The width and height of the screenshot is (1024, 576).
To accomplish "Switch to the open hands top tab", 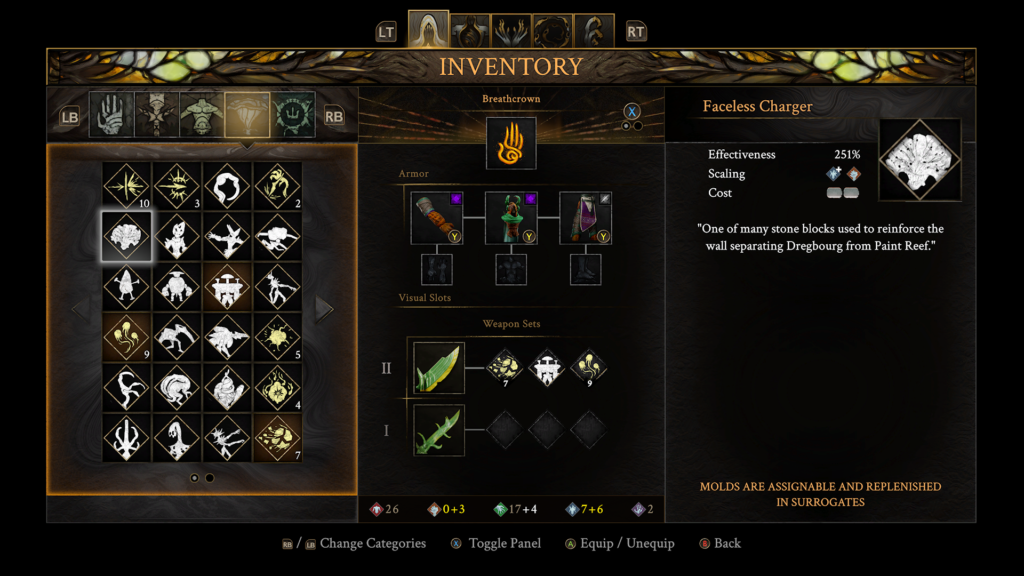I will (x=511, y=31).
